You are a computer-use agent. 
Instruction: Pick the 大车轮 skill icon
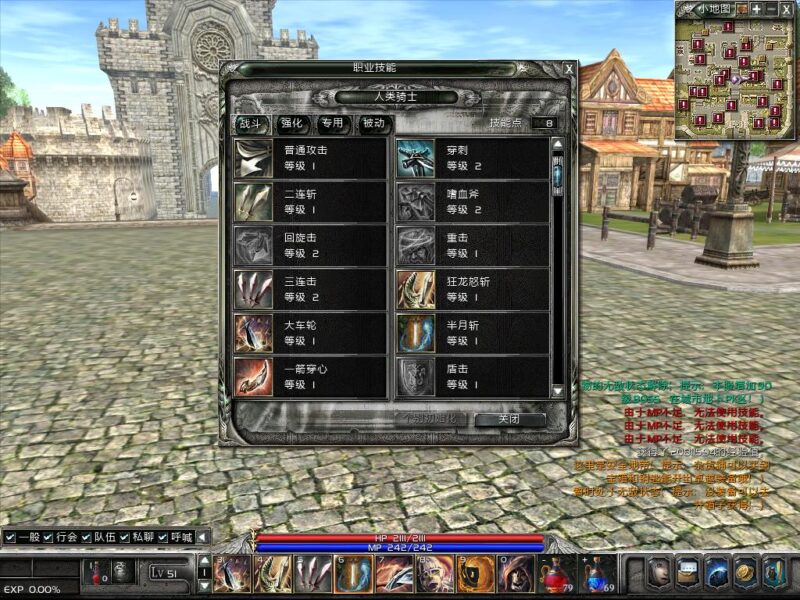point(253,333)
